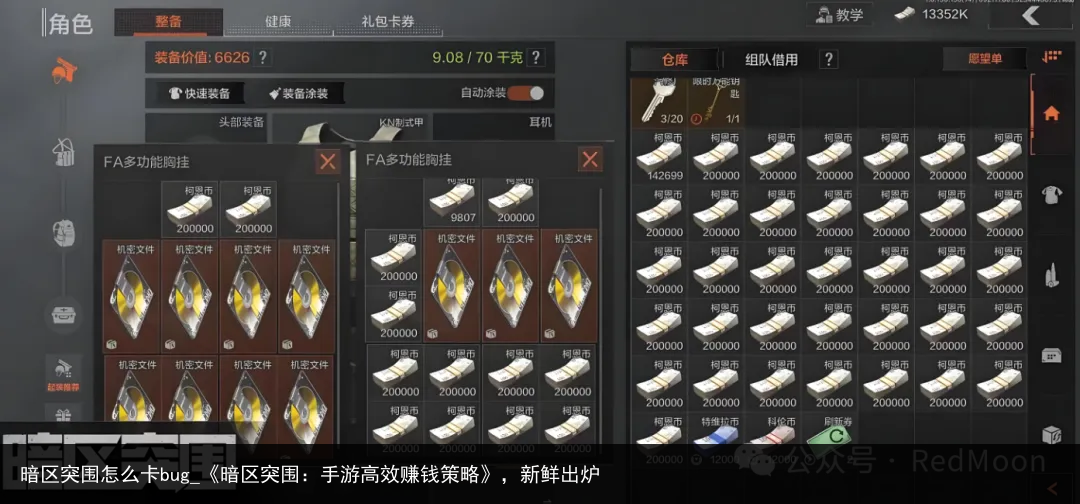Open the 教学 tutorial button
The image size is (1080, 504).
click(840, 15)
